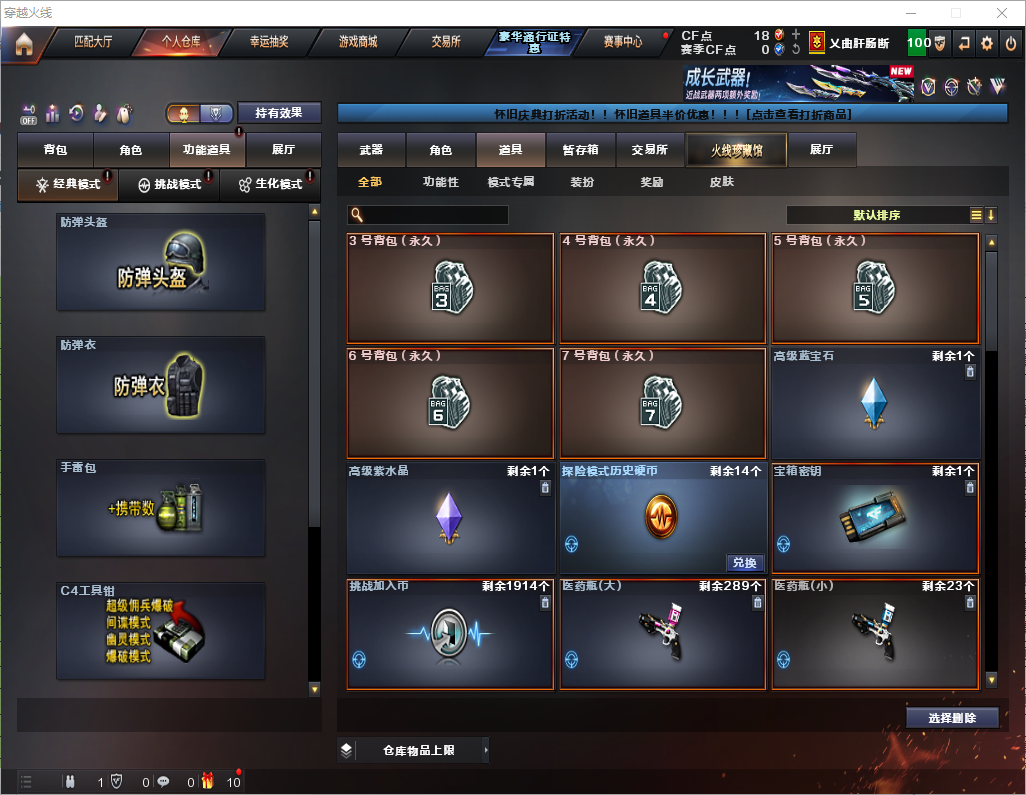Open the 幸运抽奖 lucky draw page

click(268, 42)
